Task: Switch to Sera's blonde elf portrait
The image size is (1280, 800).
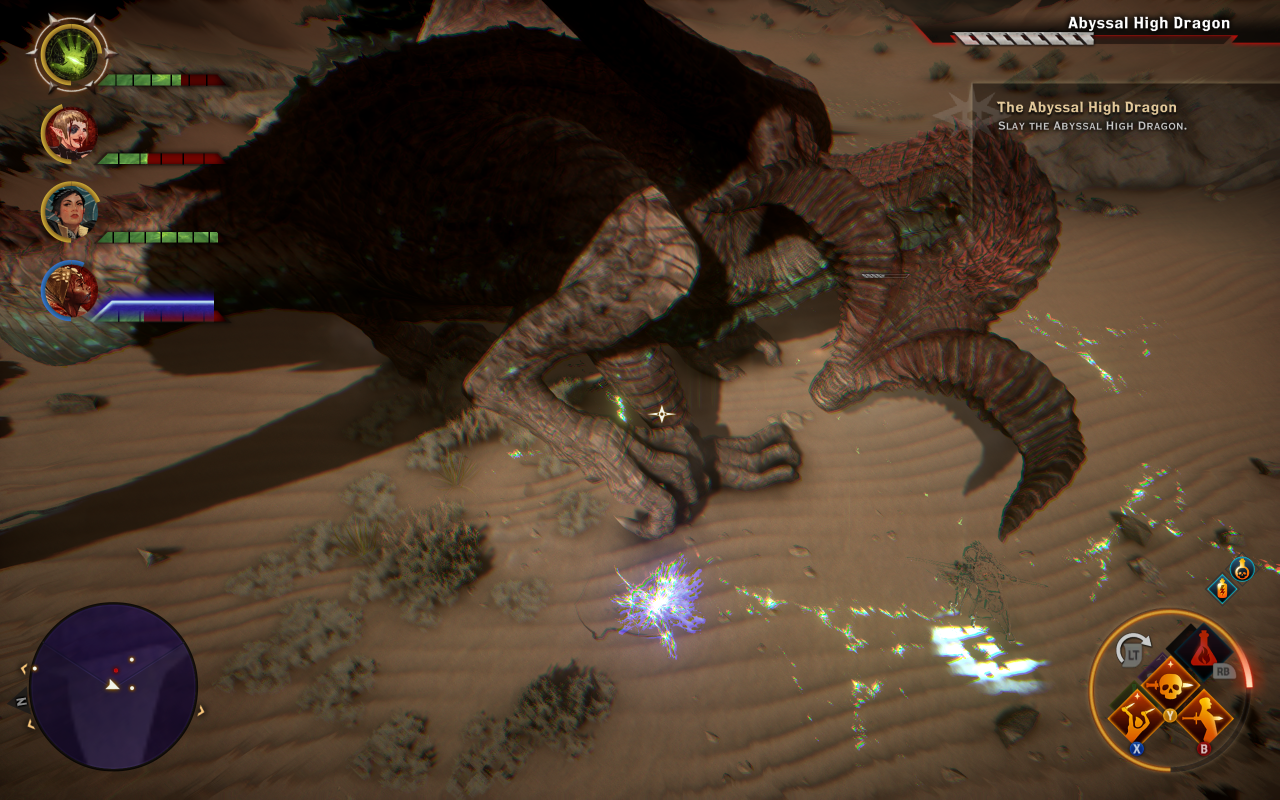Action: (70, 134)
